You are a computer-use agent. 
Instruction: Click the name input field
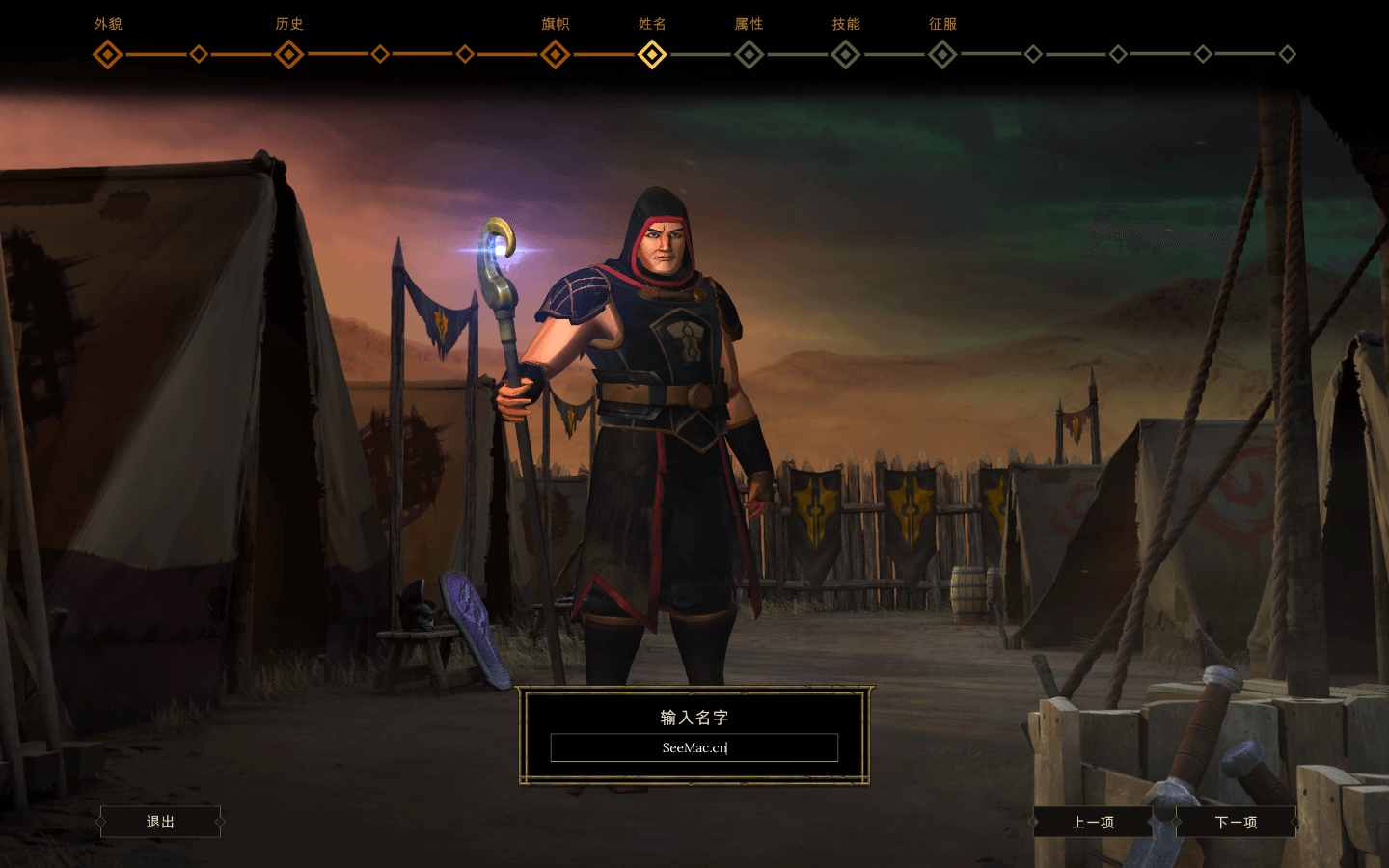(694, 747)
